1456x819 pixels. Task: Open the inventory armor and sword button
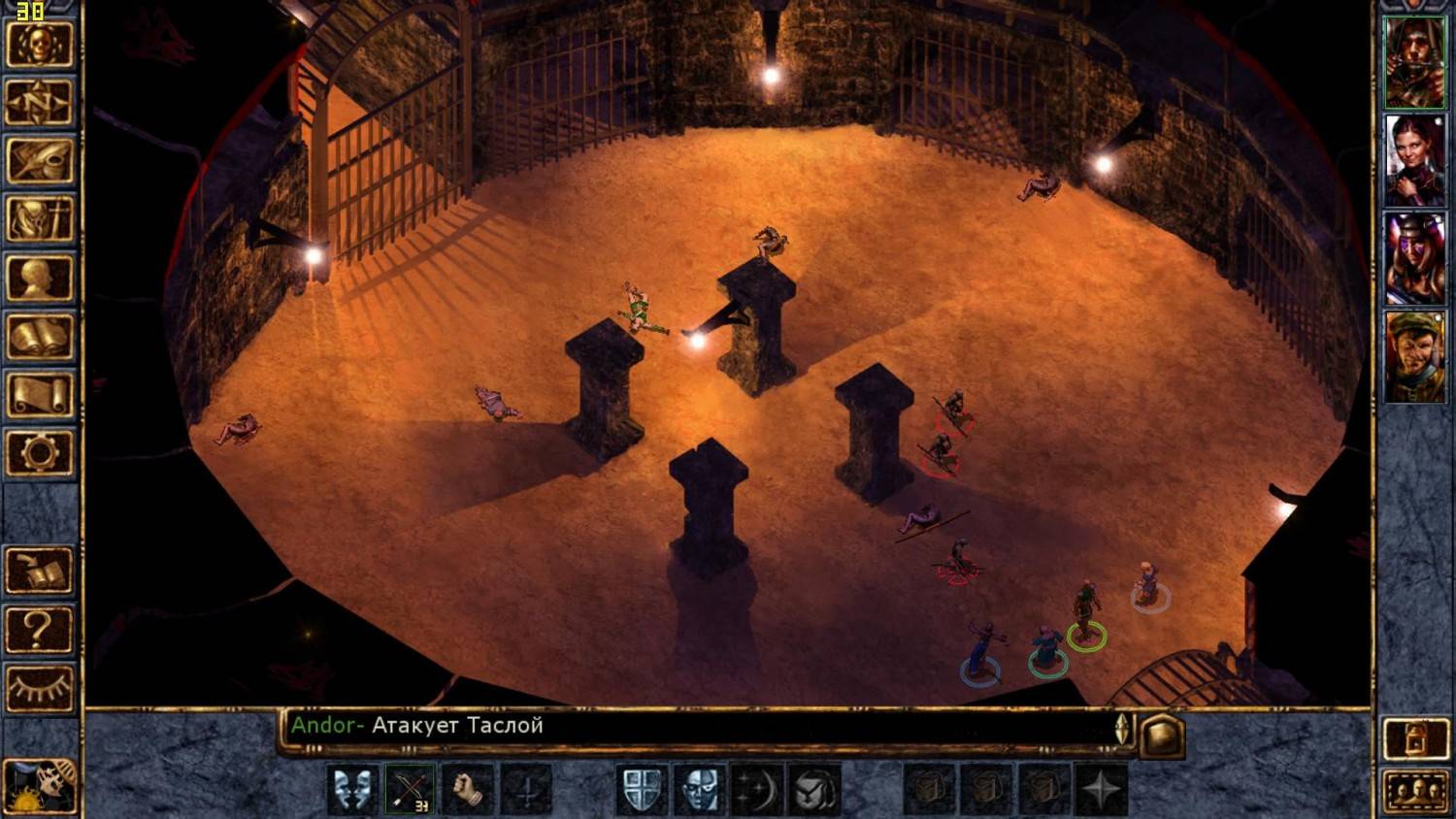click(x=40, y=218)
